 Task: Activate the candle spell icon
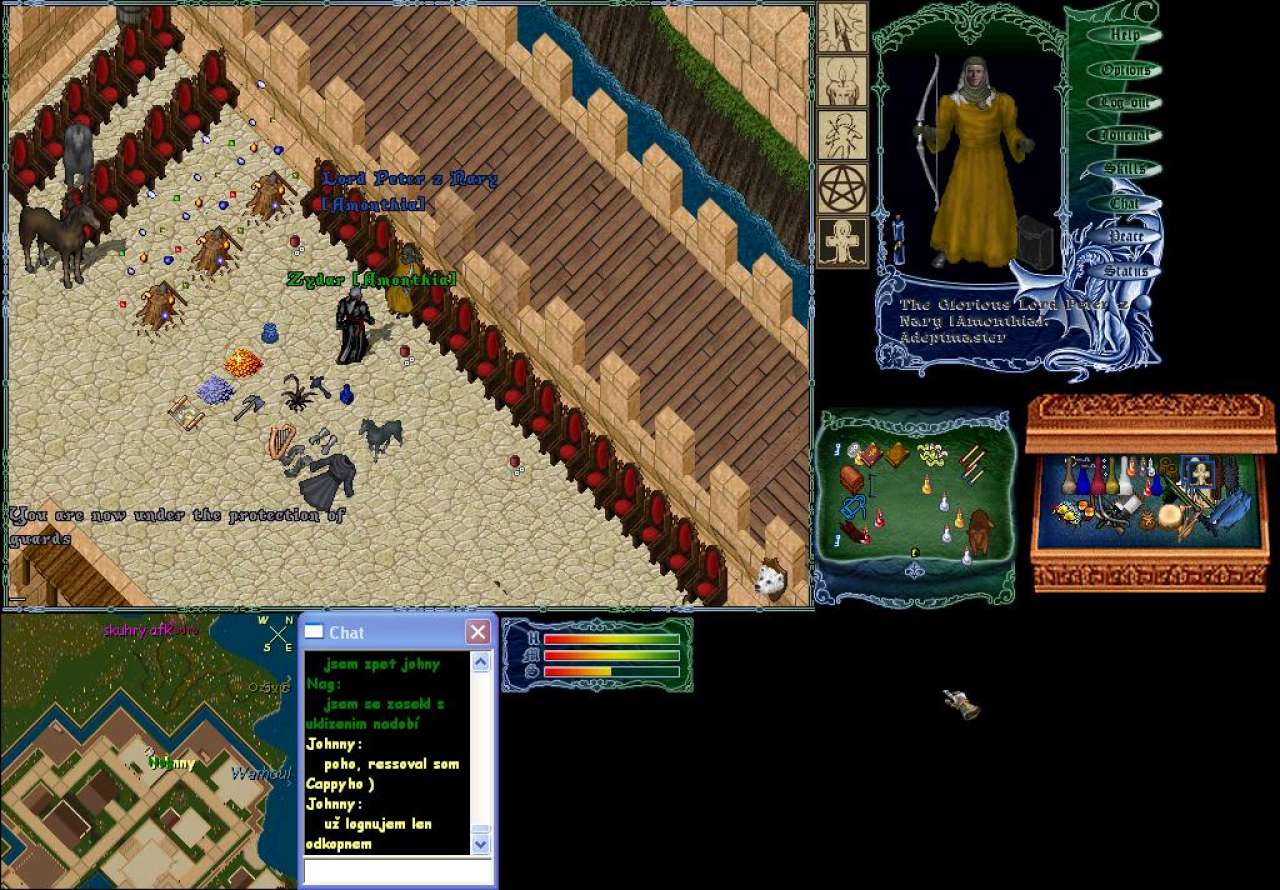tap(843, 82)
